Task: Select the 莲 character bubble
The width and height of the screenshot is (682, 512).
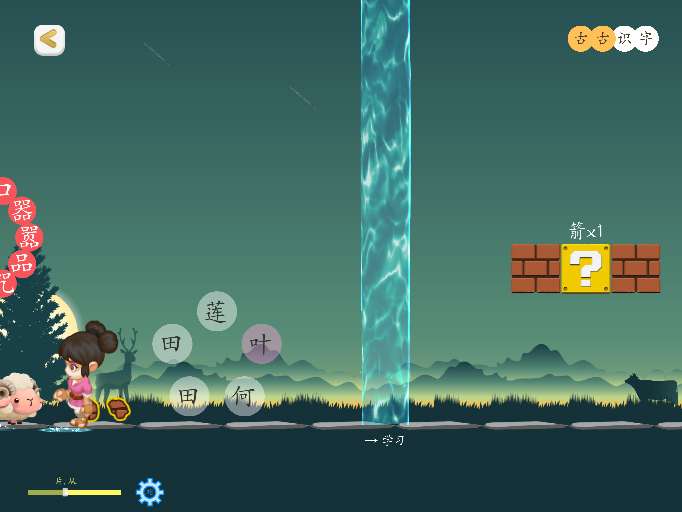Action: 217,311
